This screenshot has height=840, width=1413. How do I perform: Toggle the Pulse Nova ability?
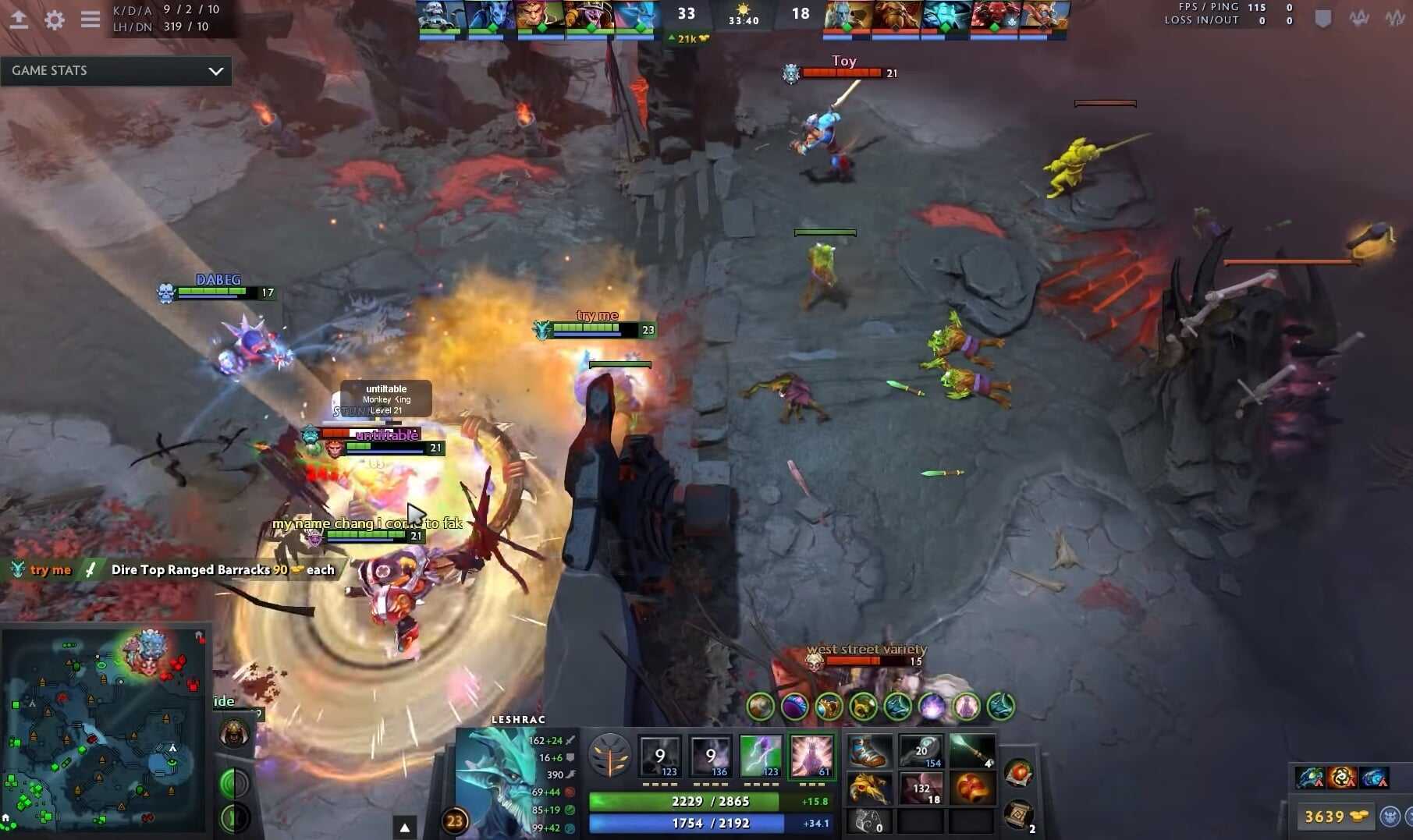pyautogui.click(x=811, y=754)
